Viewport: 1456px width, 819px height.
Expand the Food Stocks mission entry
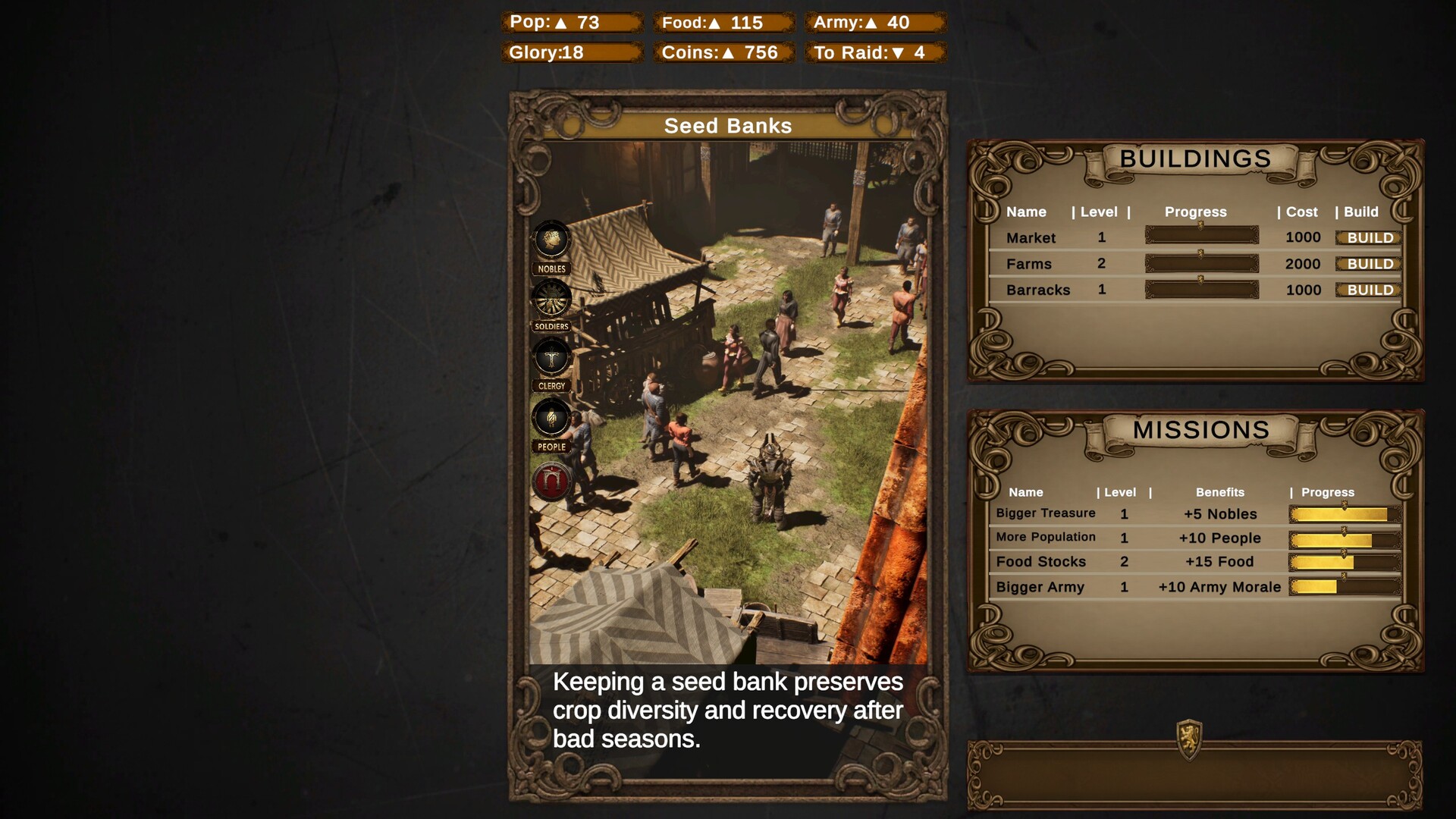tap(1042, 562)
